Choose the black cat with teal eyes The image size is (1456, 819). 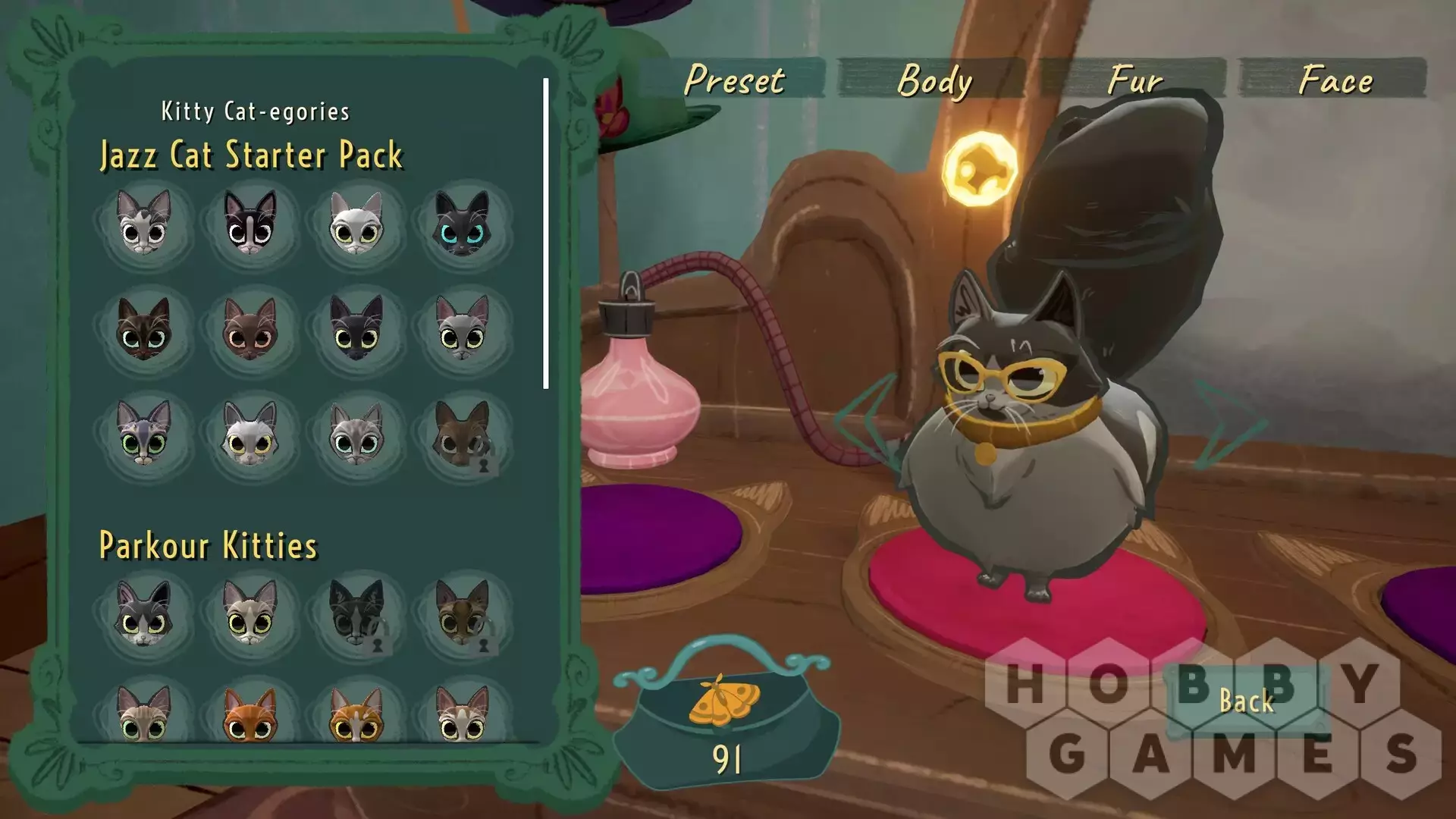pos(463,223)
